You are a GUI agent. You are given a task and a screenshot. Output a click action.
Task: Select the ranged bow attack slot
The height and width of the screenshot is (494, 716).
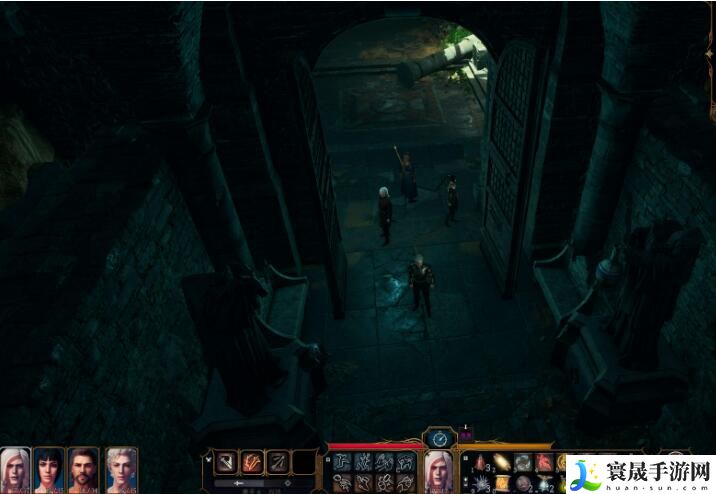[277, 462]
